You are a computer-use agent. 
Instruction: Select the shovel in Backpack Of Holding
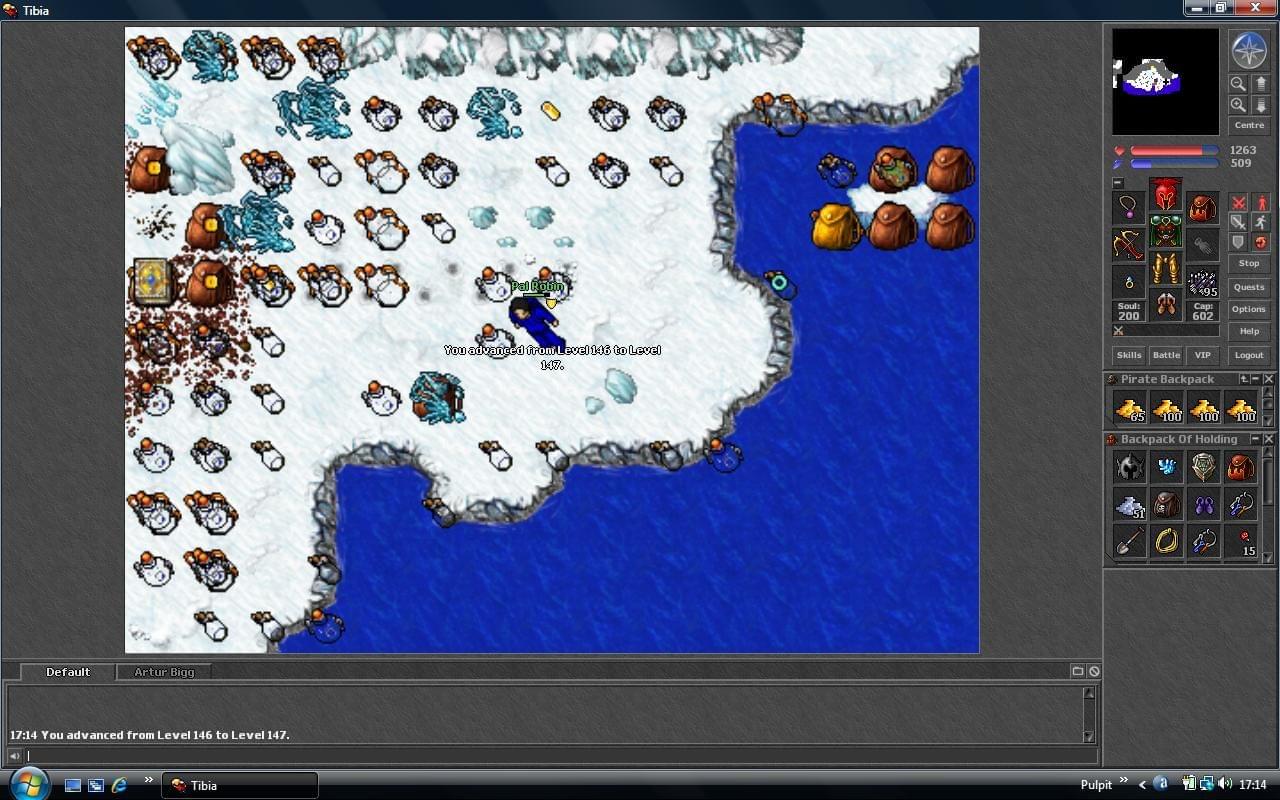(1129, 541)
